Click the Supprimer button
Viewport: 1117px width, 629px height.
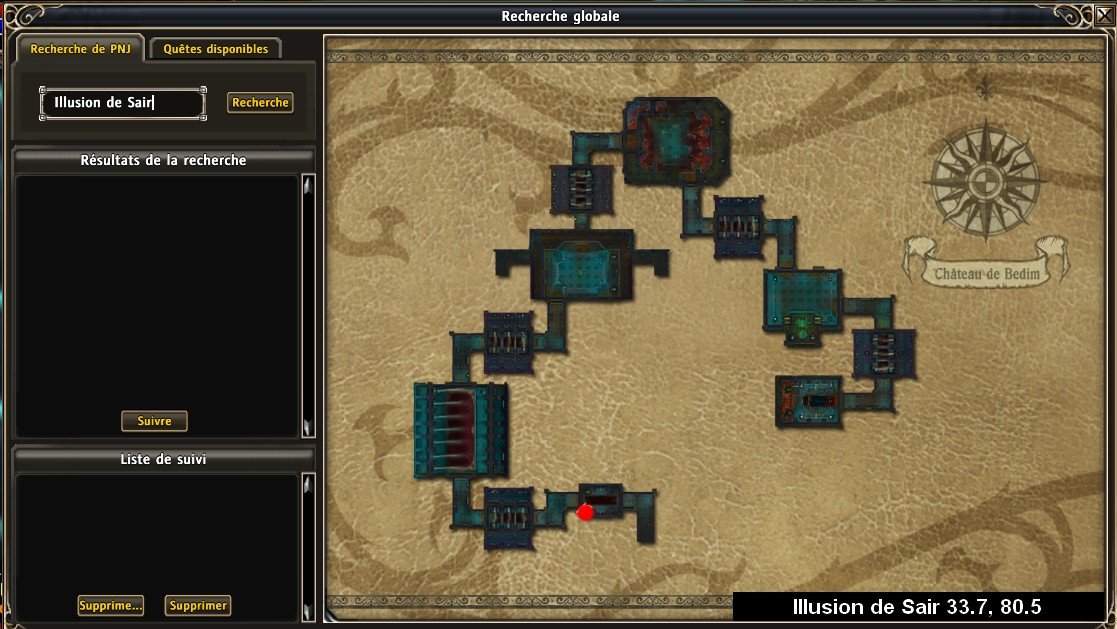(198, 605)
